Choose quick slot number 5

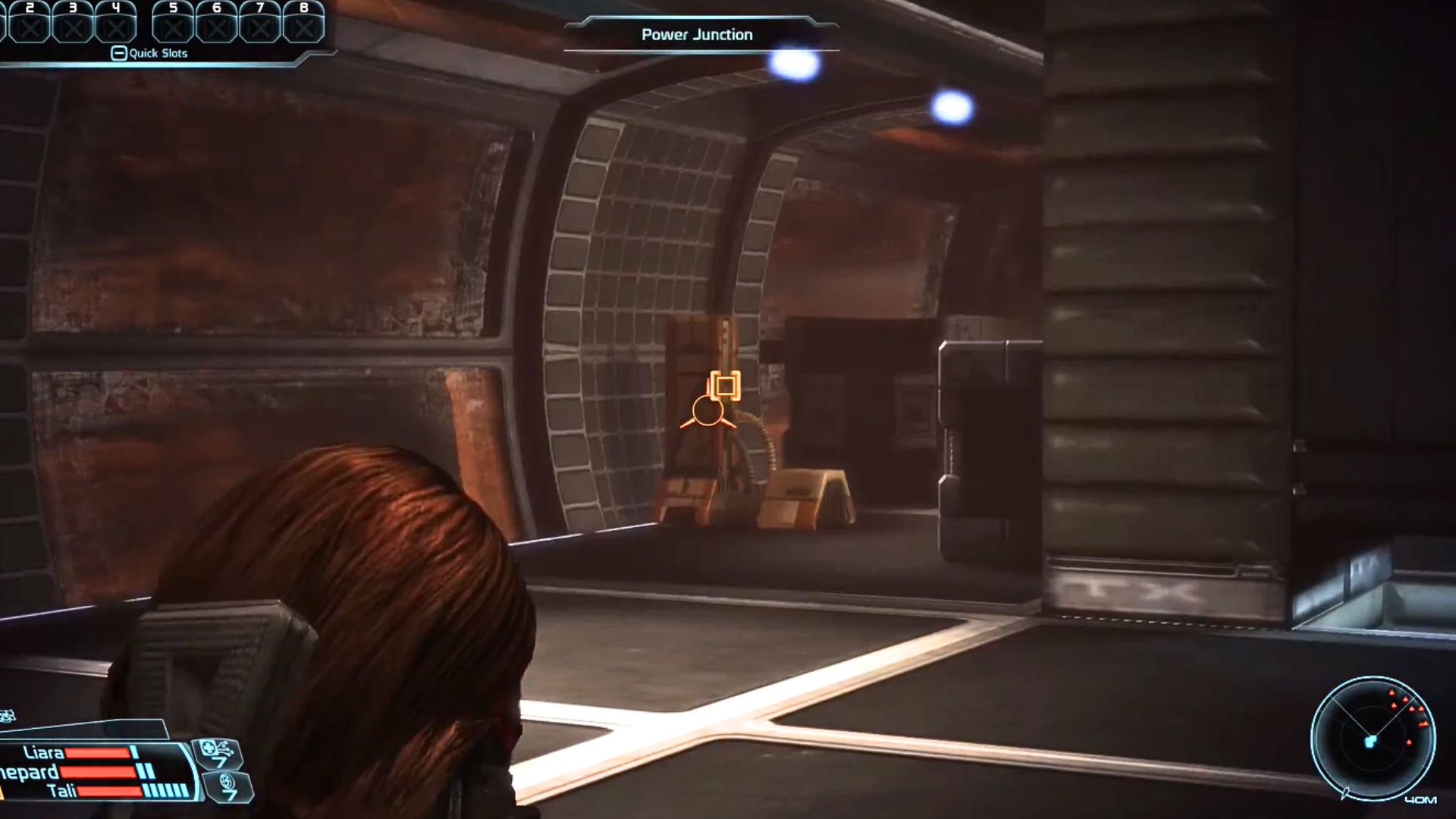pos(174,23)
